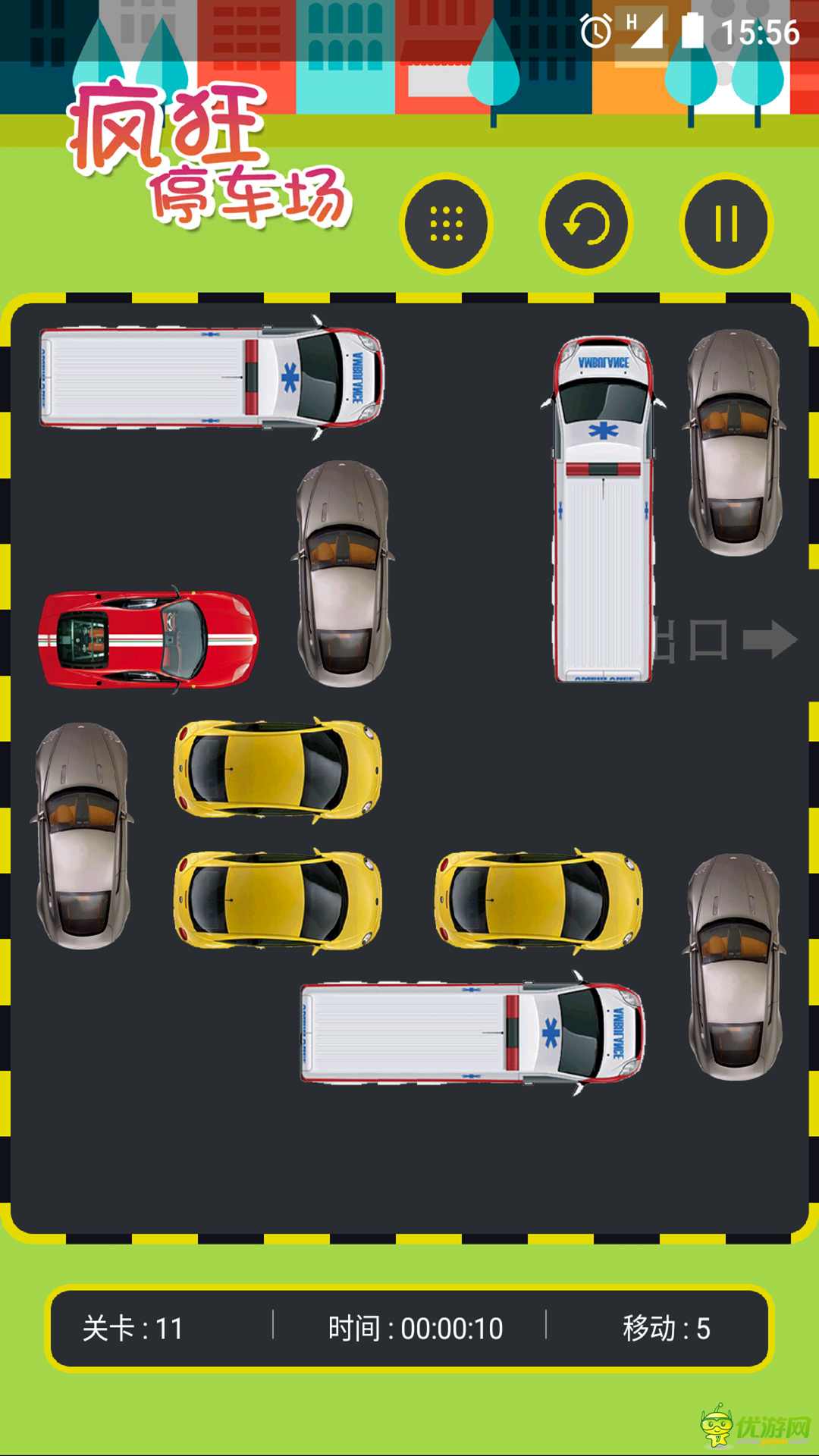Restart the current level
Viewport: 819px width, 1456px height.
585,224
